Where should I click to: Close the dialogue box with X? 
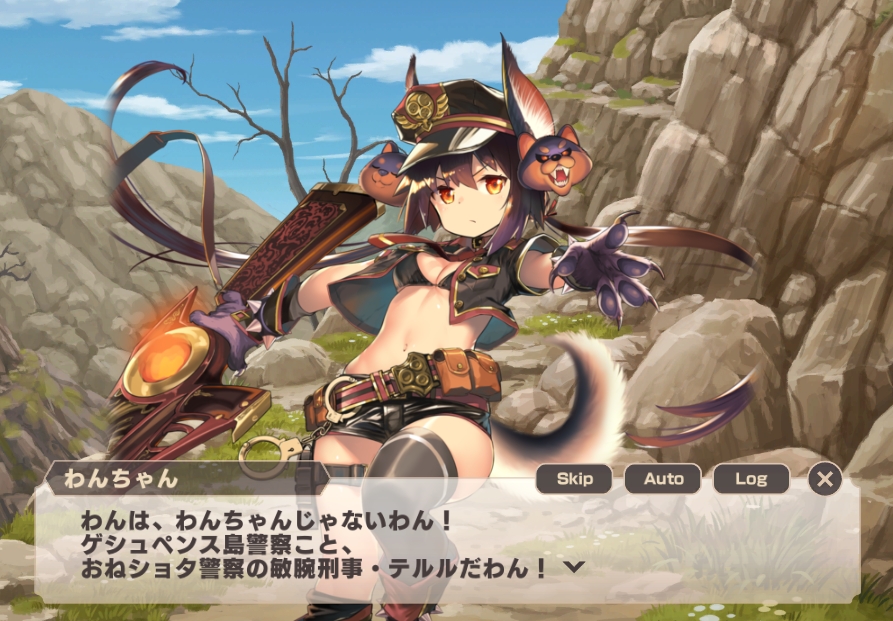[x=824, y=479]
